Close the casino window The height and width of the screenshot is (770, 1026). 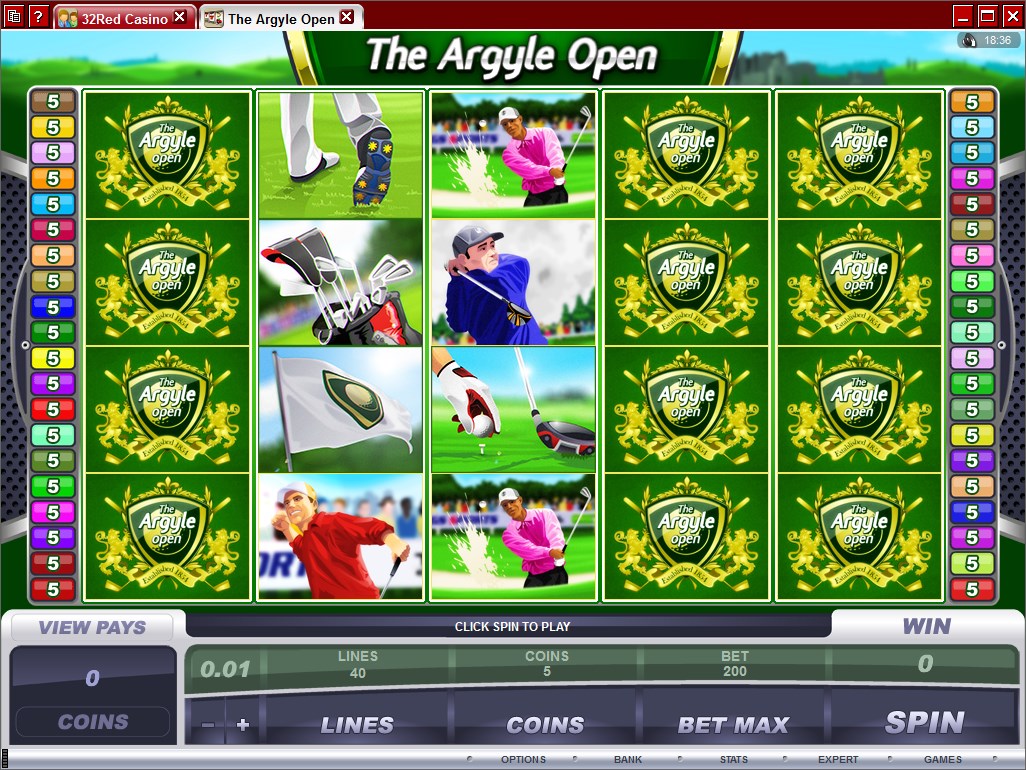coord(1011,15)
